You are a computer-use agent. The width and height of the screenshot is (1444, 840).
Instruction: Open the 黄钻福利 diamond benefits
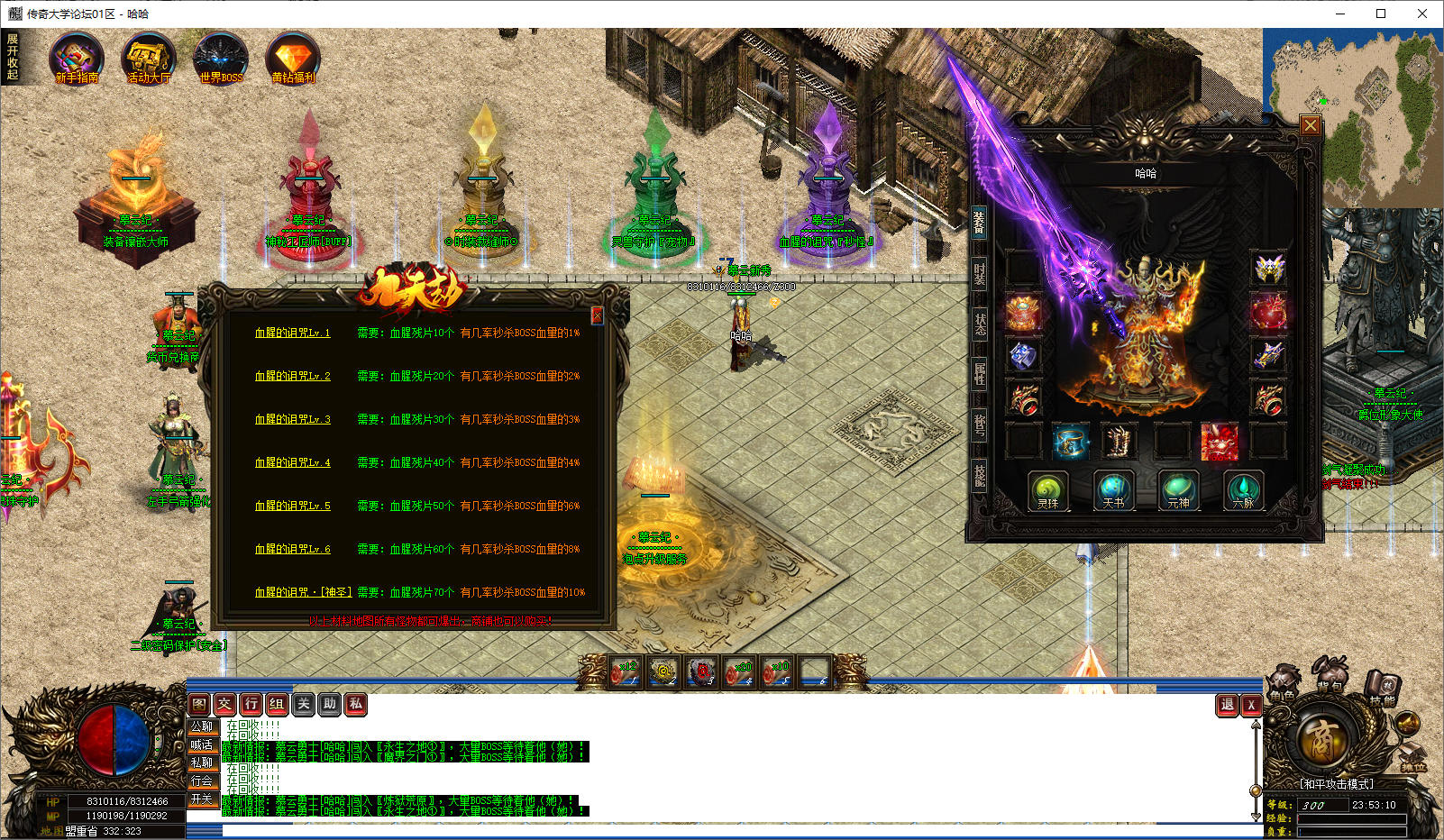click(293, 59)
